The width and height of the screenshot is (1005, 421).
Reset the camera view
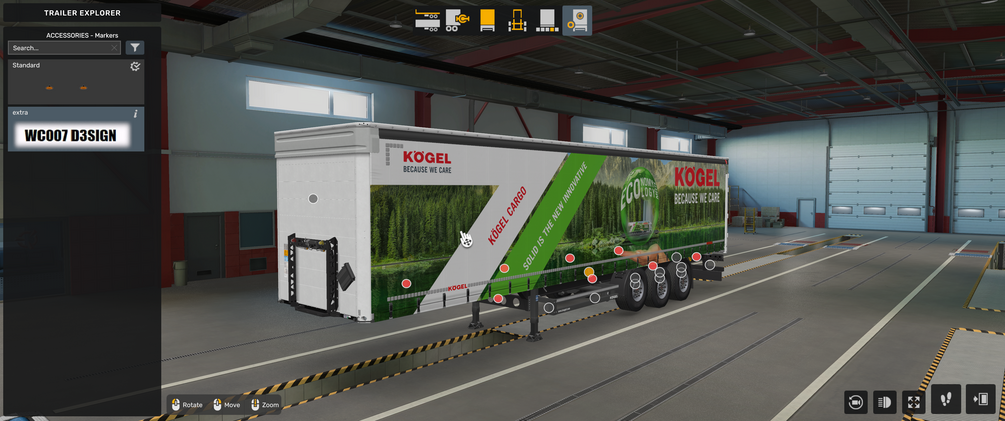[x=855, y=401]
